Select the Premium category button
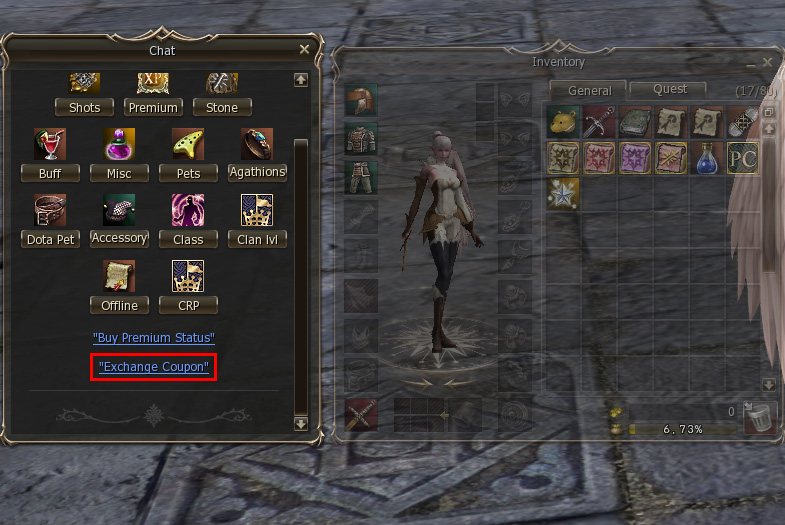Screen dimensions: 785x525 click(153, 107)
